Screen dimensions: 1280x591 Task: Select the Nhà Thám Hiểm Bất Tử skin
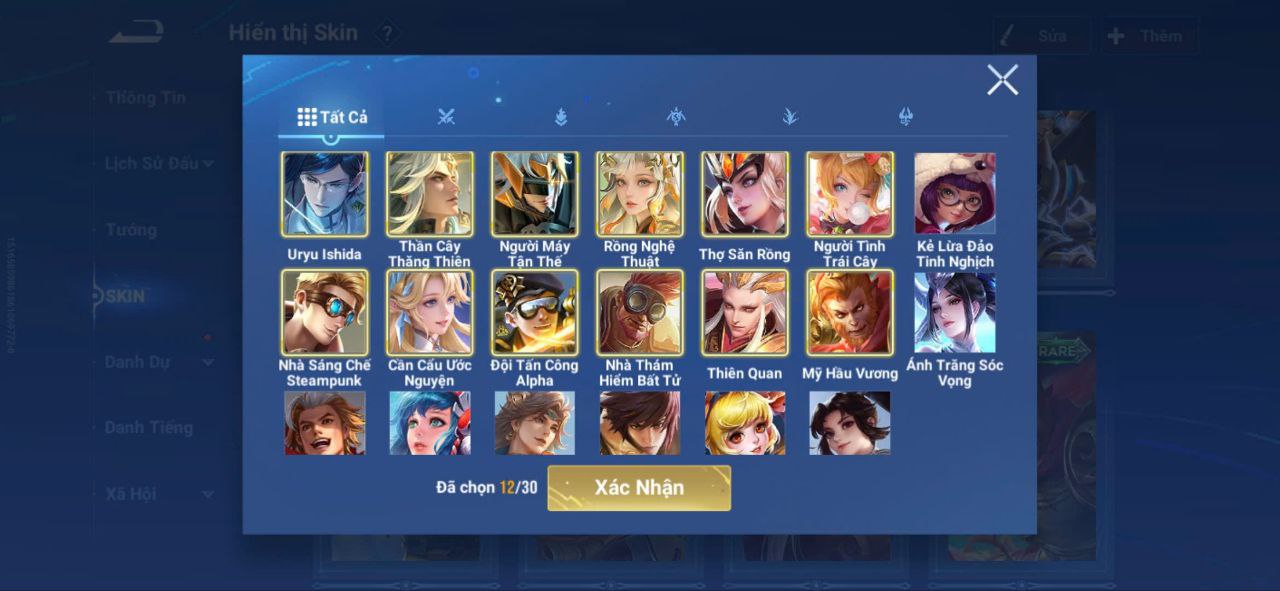pos(640,312)
